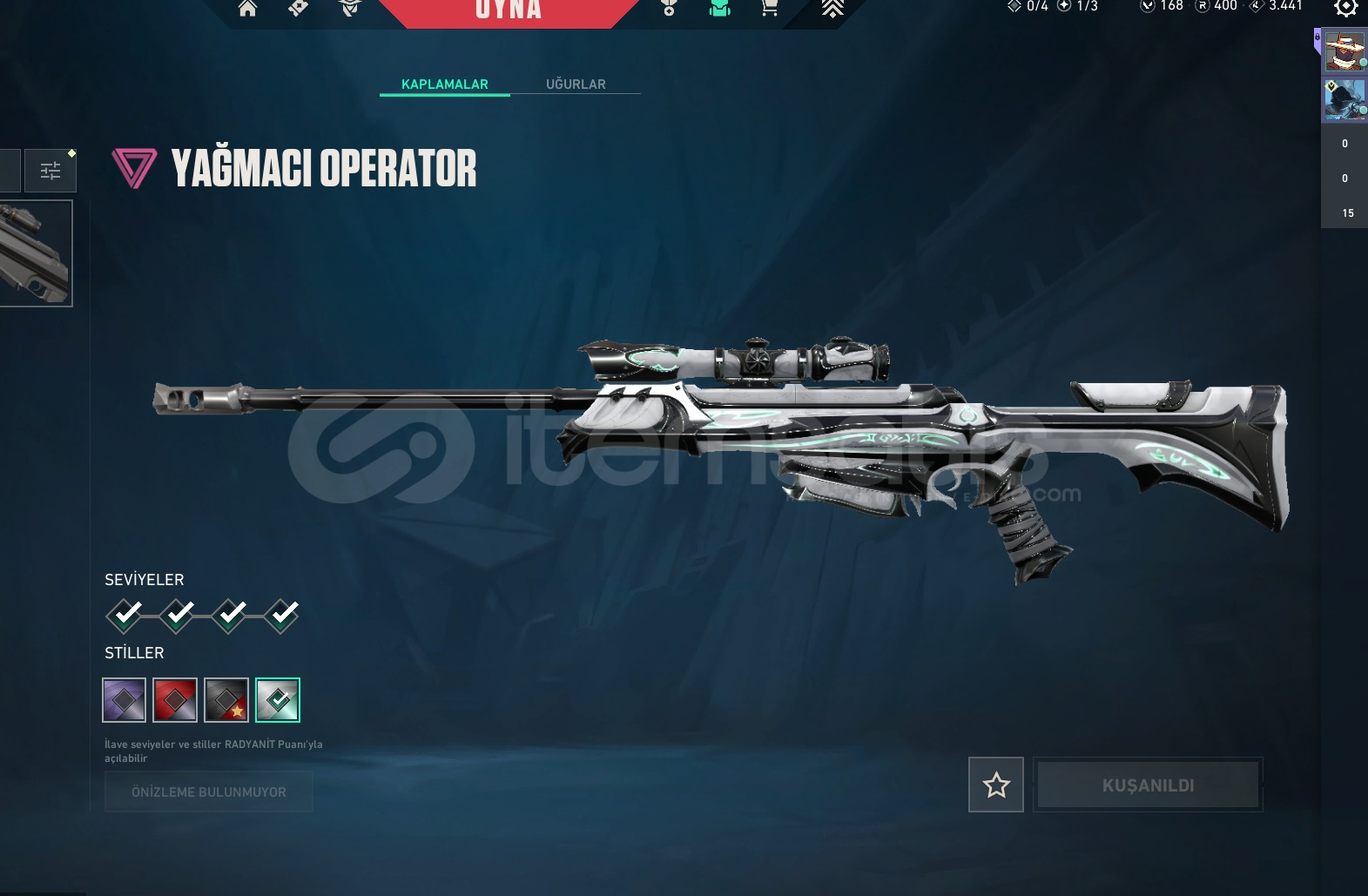The image size is (1368, 896).
Task: Click the Önizleme Bulunmuyor preview button
Action: pyautogui.click(x=209, y=792)
